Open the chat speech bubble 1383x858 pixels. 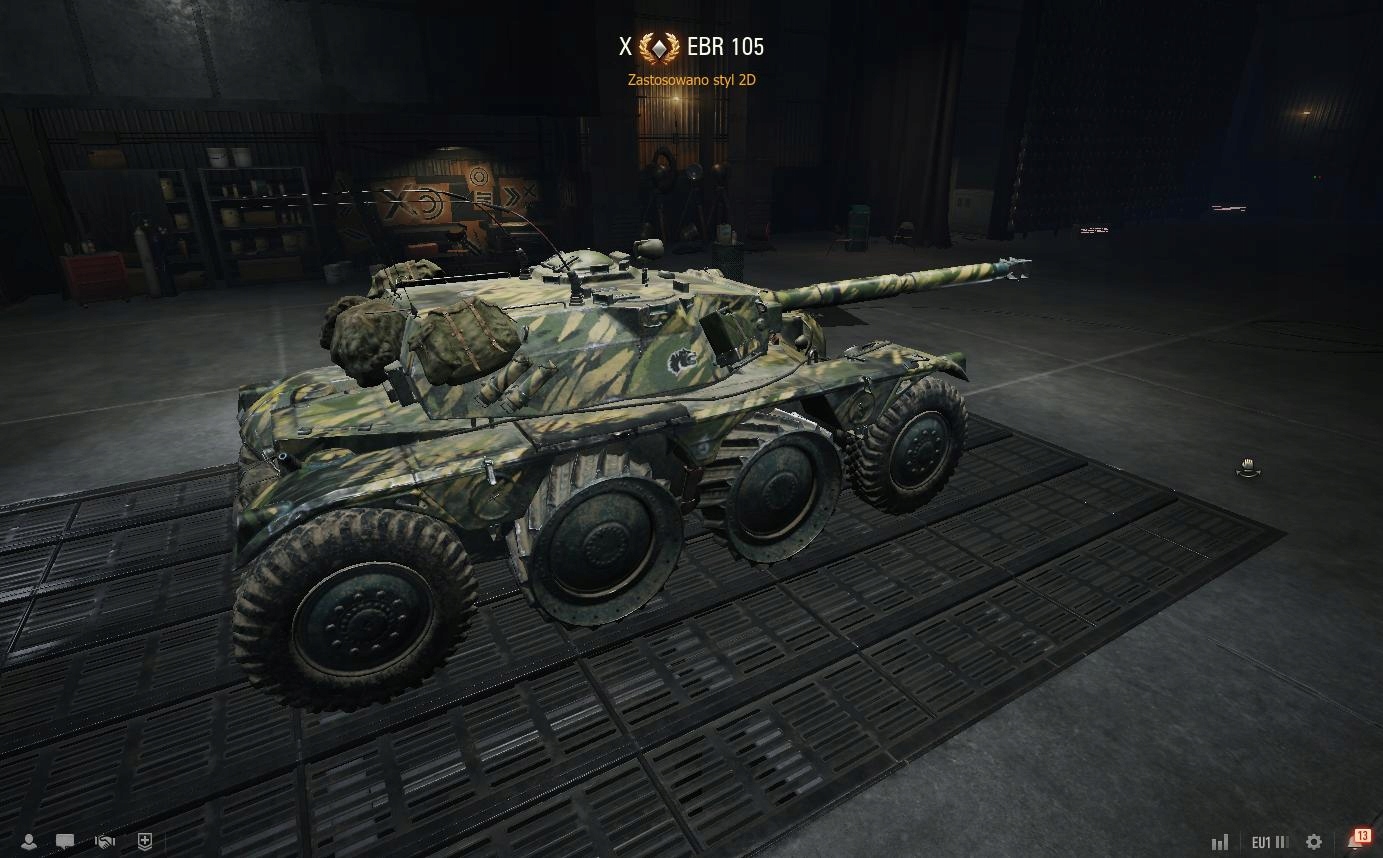coord(66,842)
